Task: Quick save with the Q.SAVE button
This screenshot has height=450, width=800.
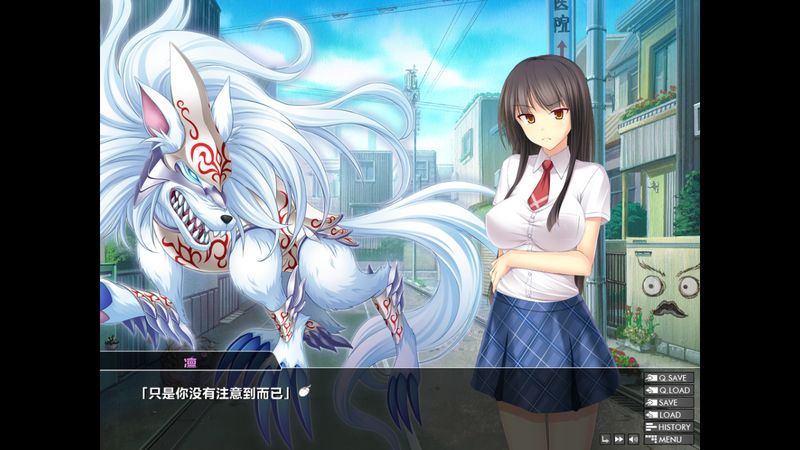Action: click(669, 378)
